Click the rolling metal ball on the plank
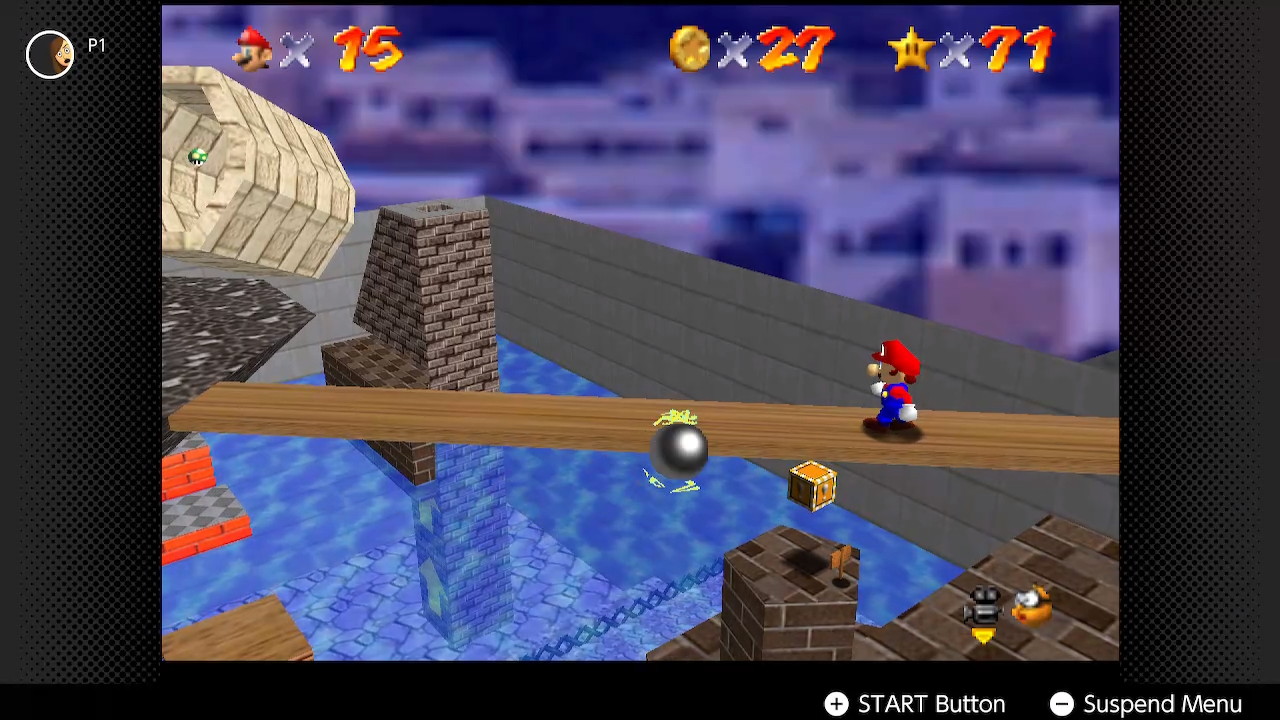 pos(681,451)
